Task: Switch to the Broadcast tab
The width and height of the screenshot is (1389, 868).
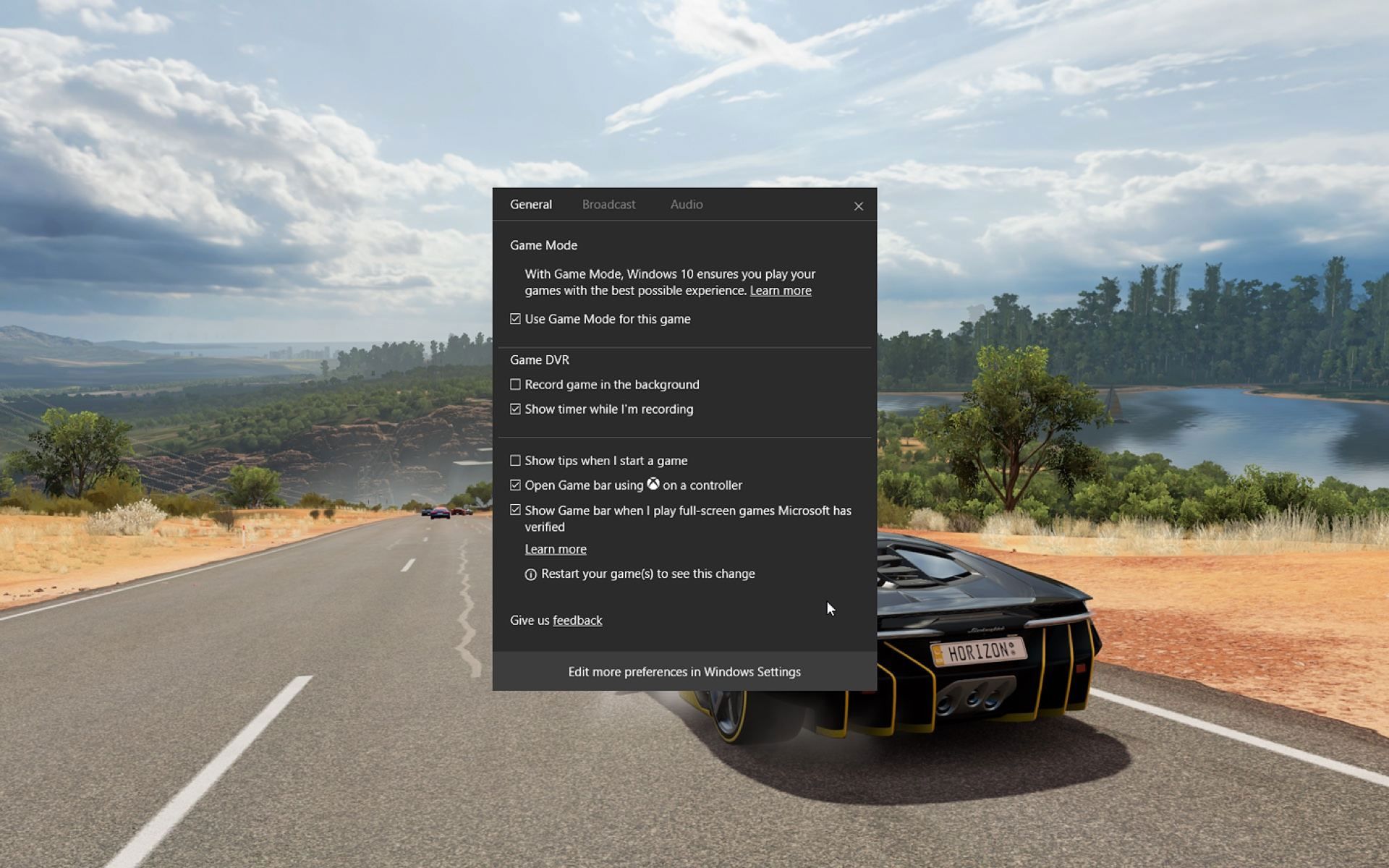Action: coord(608,205)
